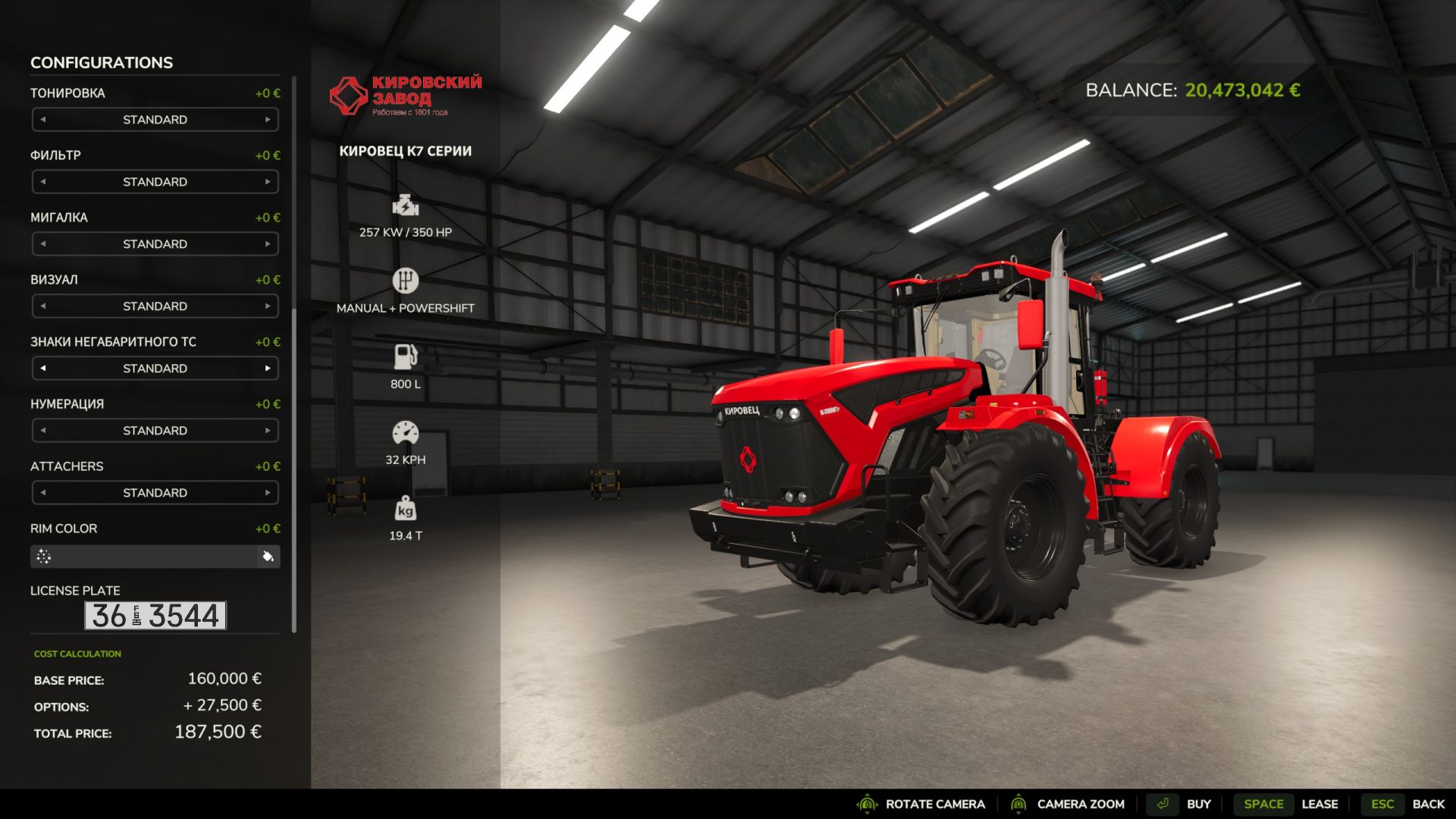The width and height of the screenshot is (1456, 819).
Task: Advance НУМЕРАЦИЯ to the next option
Action: pos(268,431)
